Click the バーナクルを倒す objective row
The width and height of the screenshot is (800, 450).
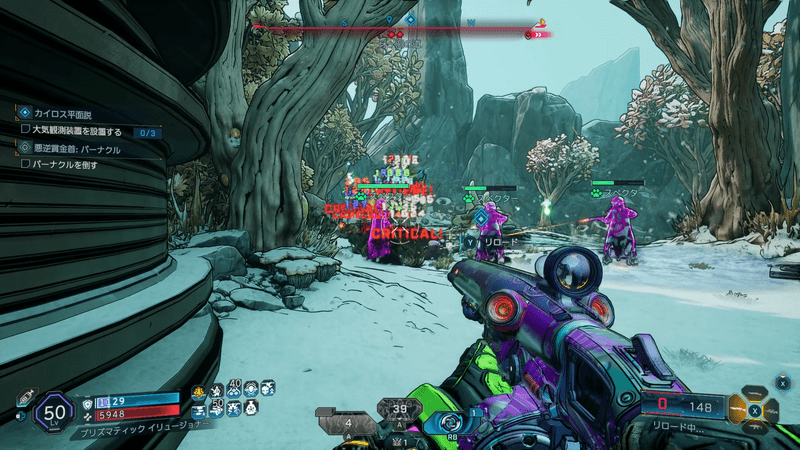(x=65, y=164)
